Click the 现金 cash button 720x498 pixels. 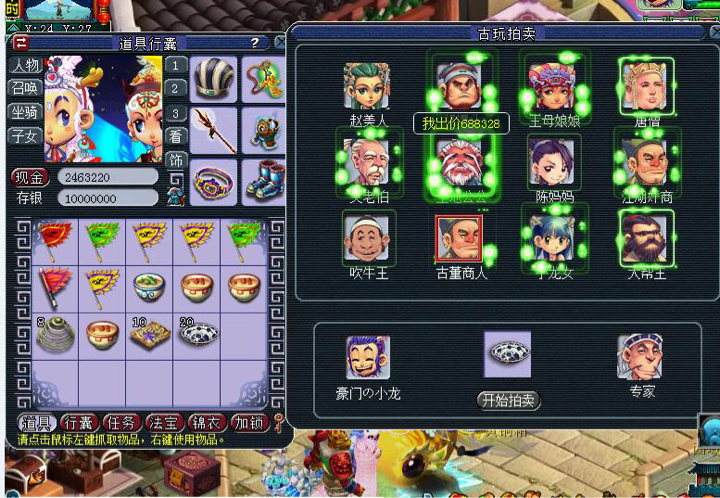tap(30, 177)
